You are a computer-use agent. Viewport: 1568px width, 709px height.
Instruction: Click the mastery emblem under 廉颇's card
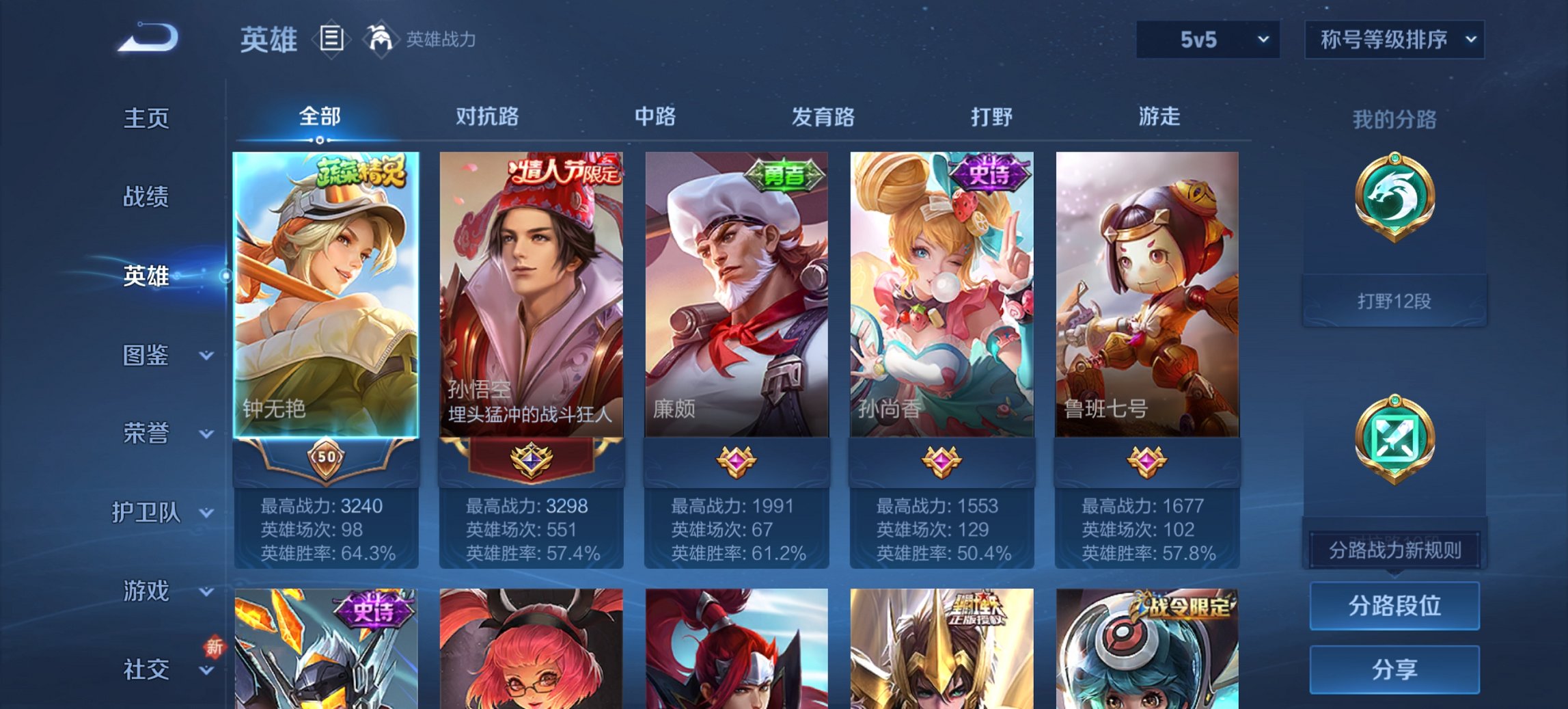point(736,461)
